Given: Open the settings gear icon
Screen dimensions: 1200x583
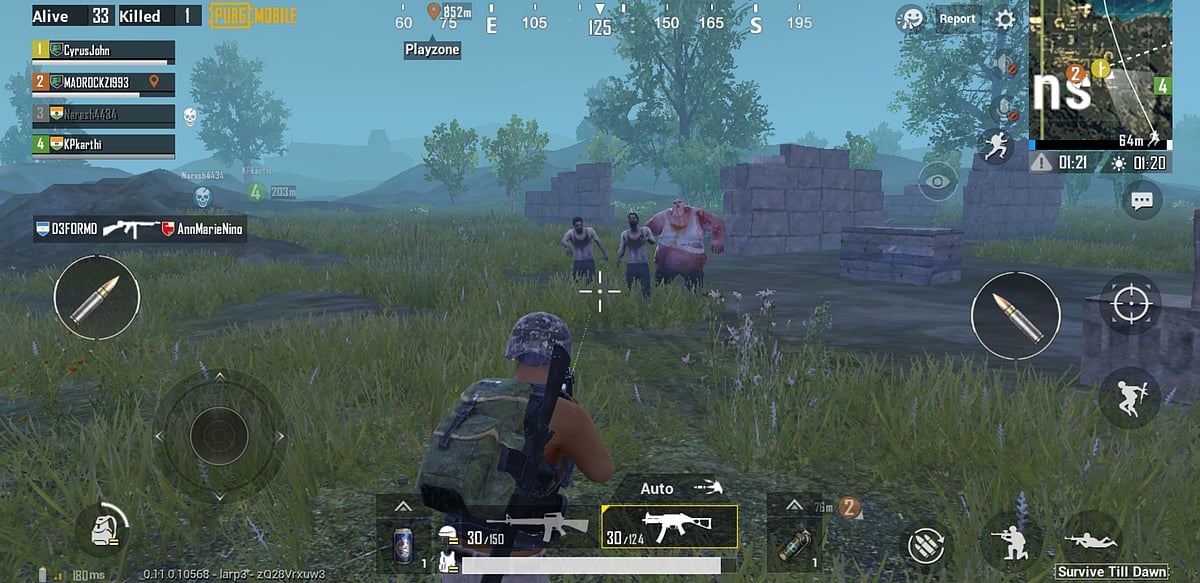Looking at the screenshot, I should [x=1005, y=19].
